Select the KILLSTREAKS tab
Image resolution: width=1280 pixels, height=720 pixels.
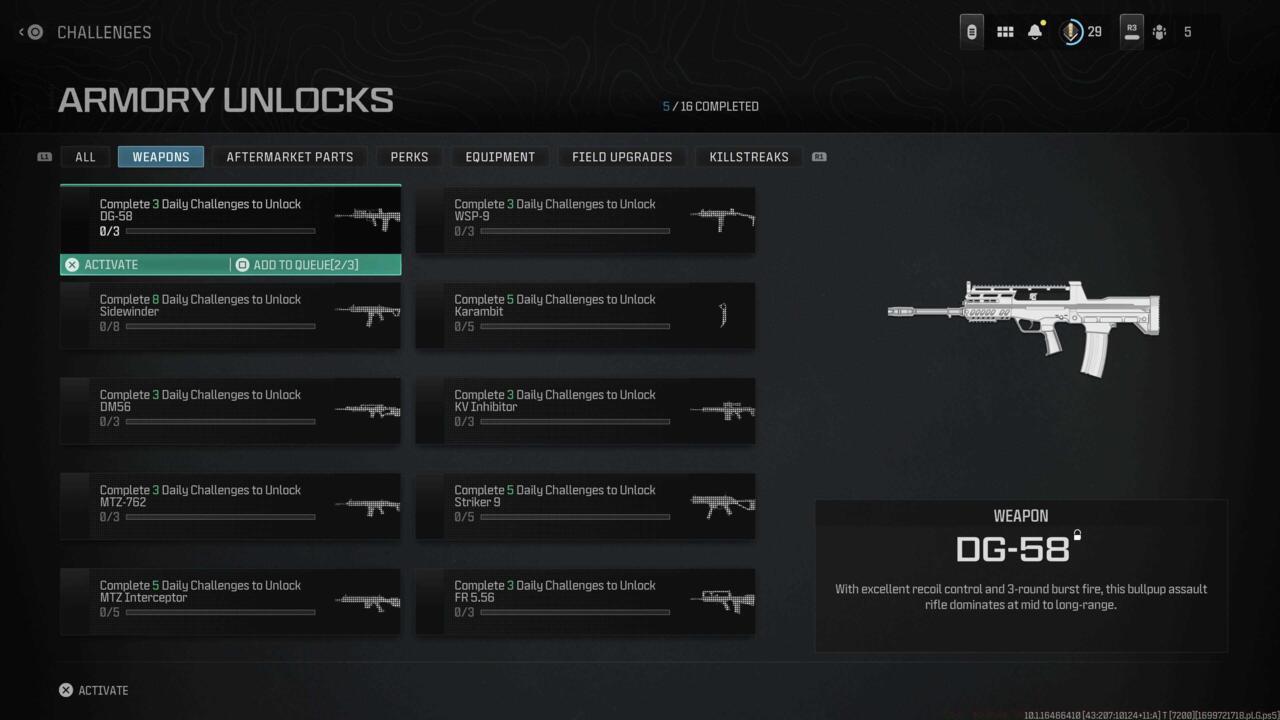point(748,156)
